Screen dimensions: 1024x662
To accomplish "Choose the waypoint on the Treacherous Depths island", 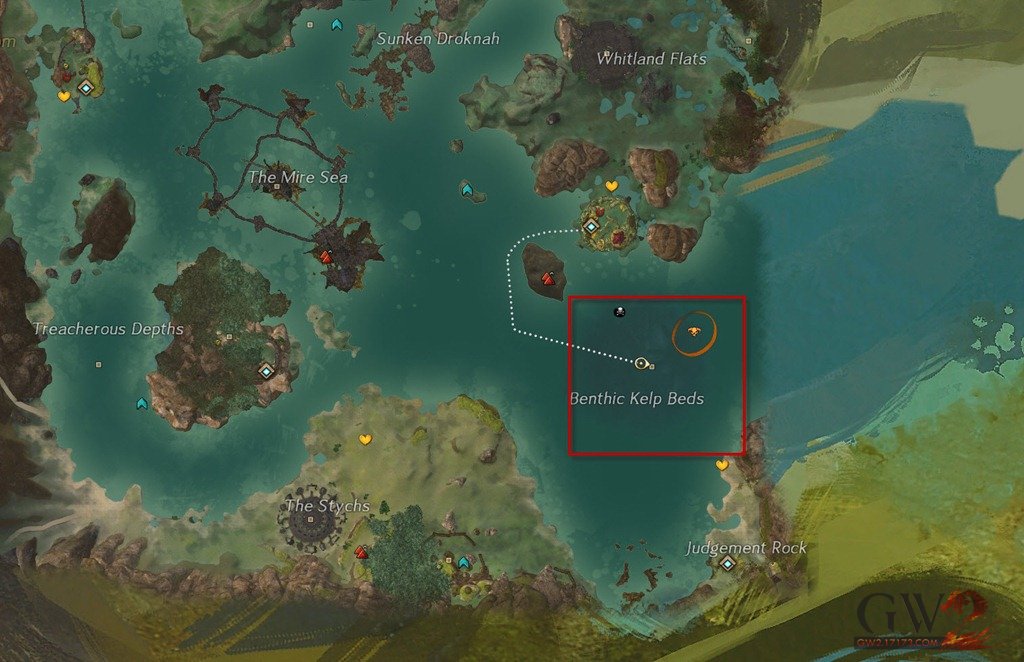I will 266,371.
